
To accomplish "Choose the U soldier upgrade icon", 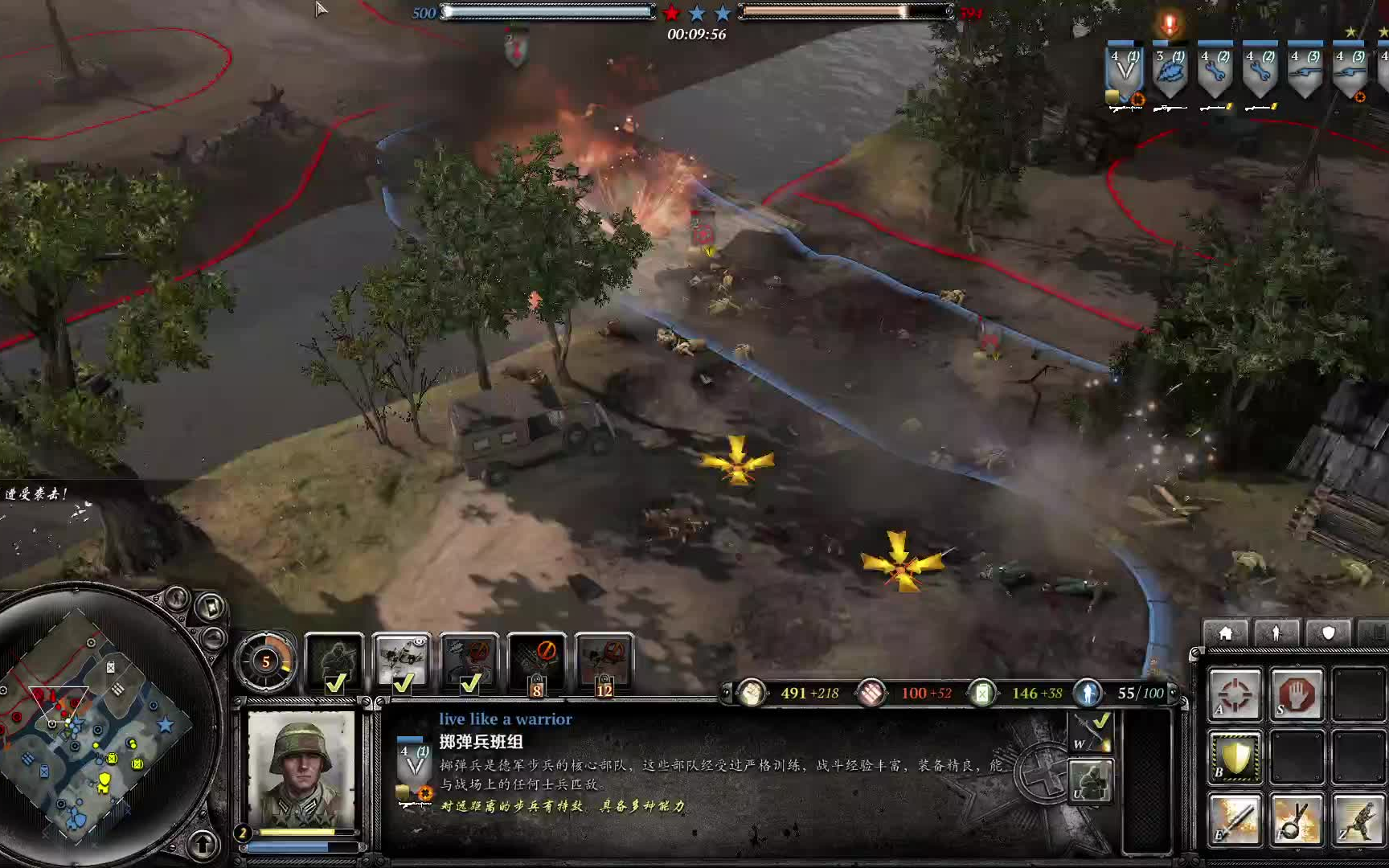I will pos(1091,781).
